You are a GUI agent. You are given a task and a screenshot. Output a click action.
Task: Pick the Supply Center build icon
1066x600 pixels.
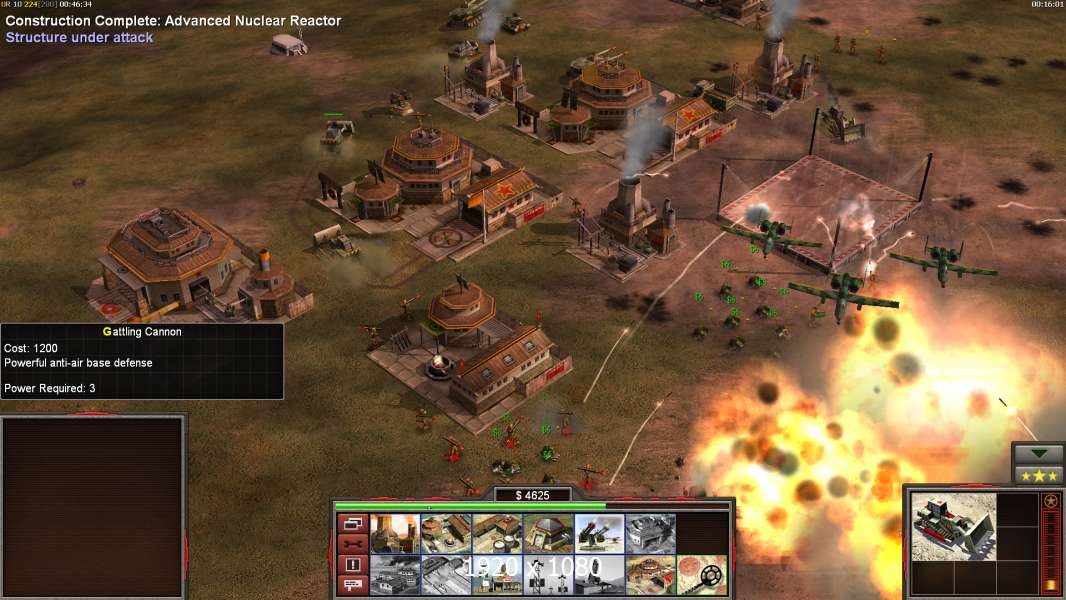click(497, 534)
